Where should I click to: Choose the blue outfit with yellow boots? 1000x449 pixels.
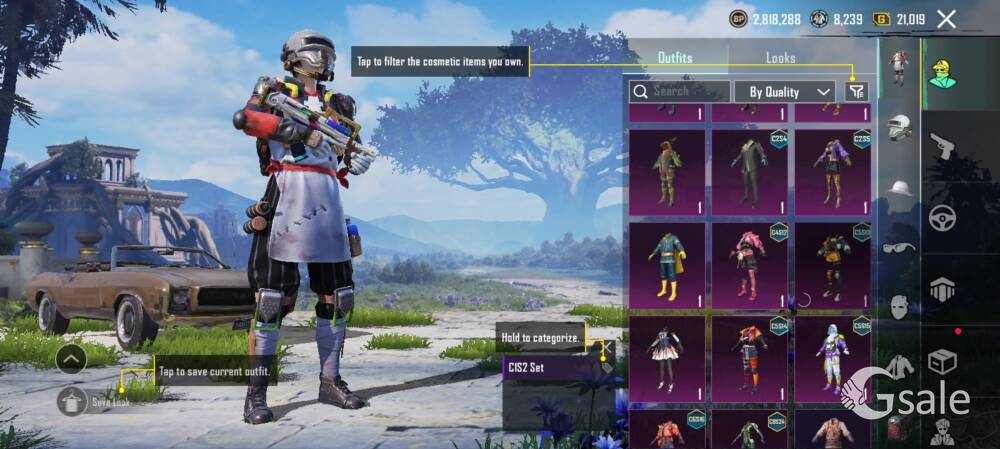(667, 264)
